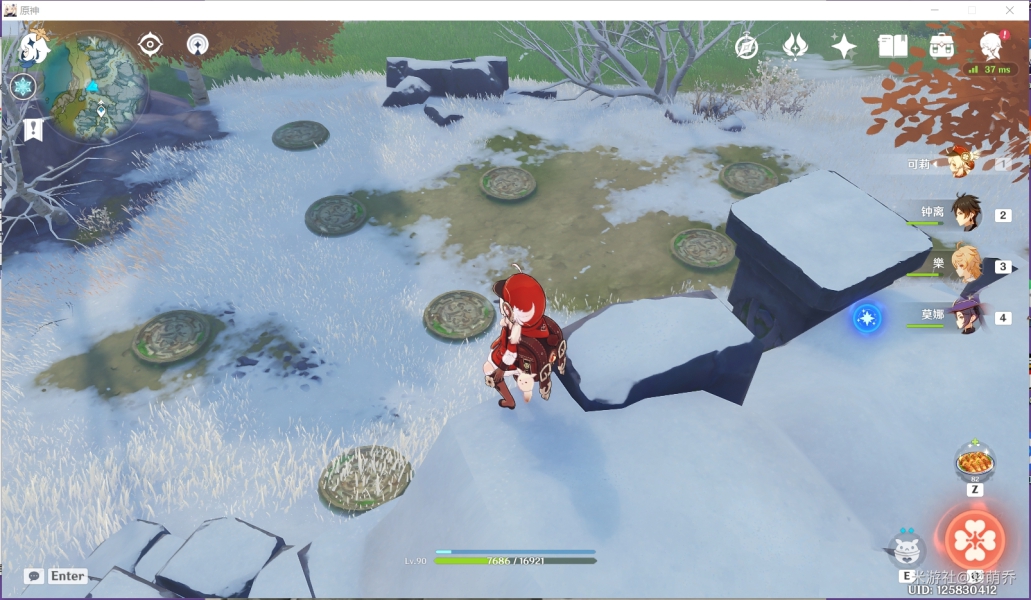The image size is (1031, 600).
Task: Open the compass events icon
Action: (x=746, y=46)
